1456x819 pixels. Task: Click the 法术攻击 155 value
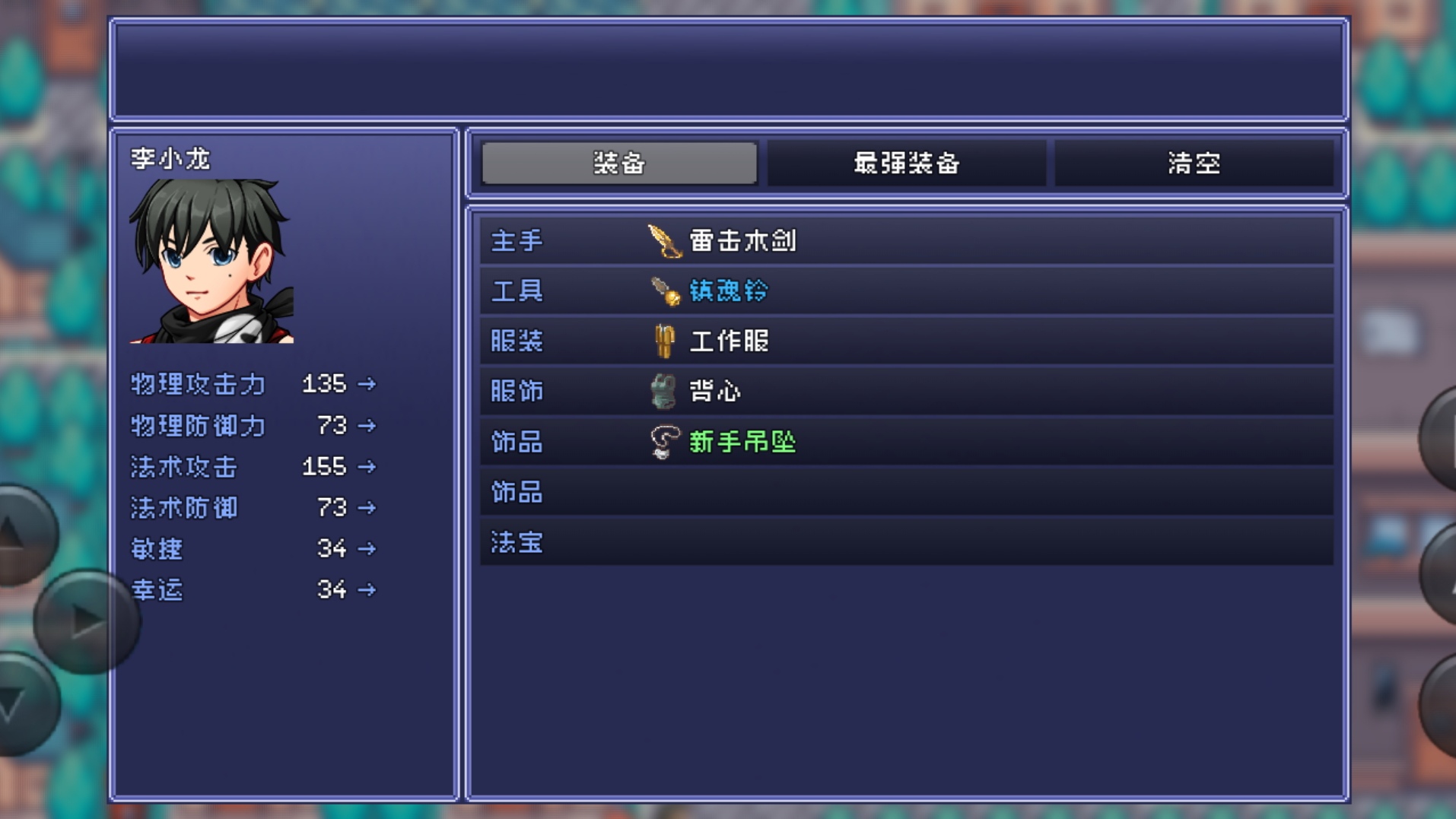click(322, 466)
